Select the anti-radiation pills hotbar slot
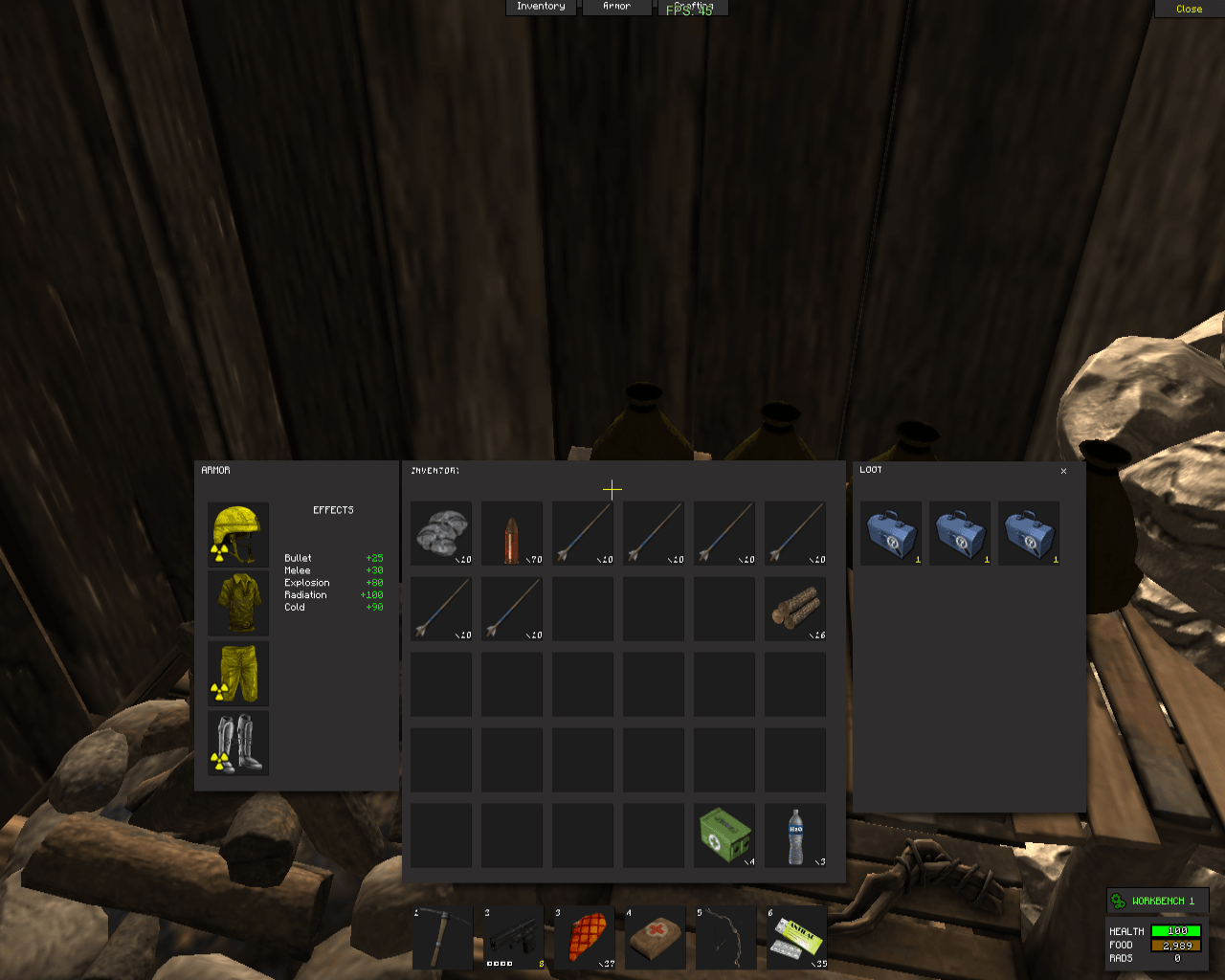 (x=797, y=938)
